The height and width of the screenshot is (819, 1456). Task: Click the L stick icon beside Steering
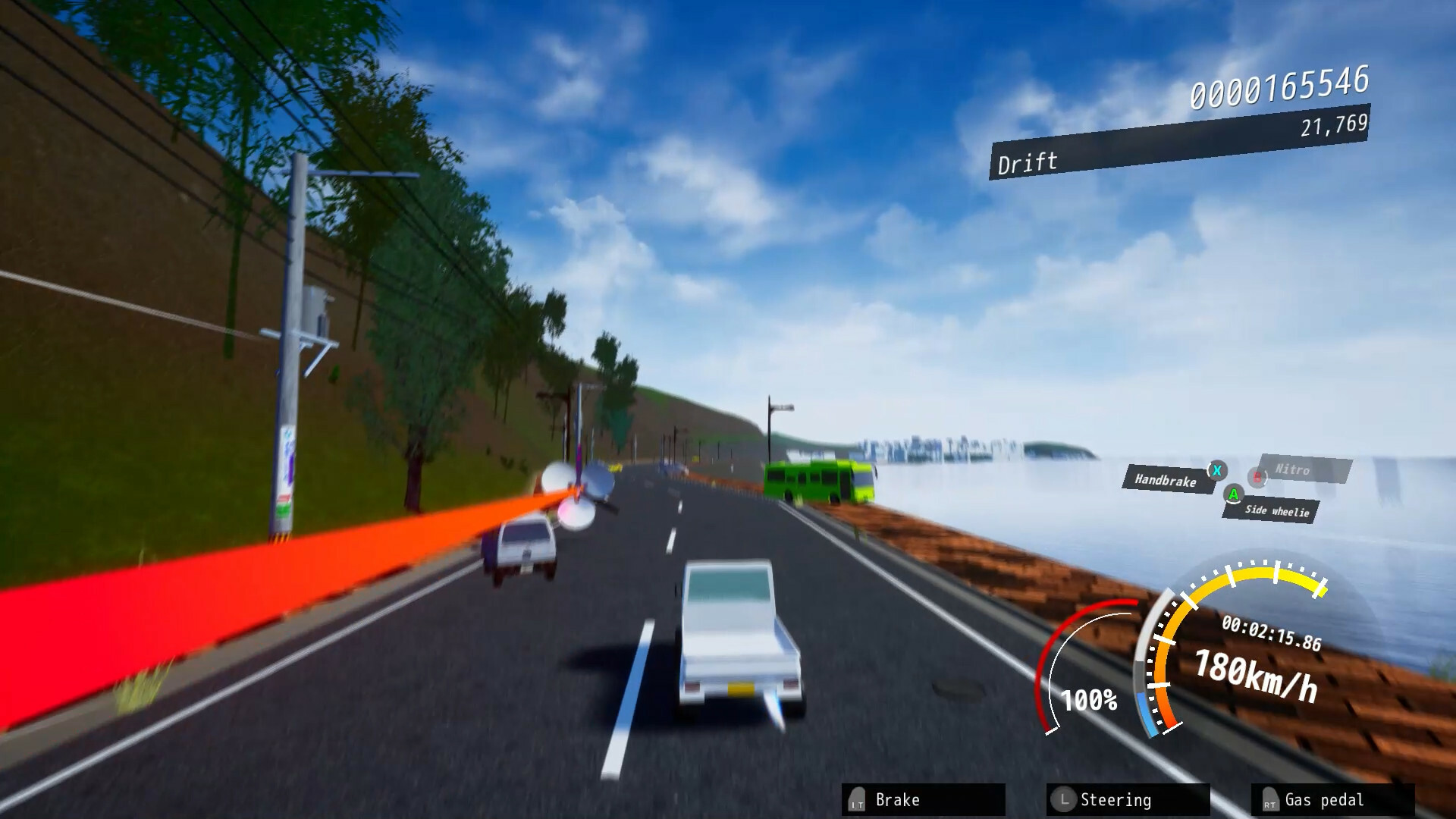pyautogui.click(x=1065, y=799)
